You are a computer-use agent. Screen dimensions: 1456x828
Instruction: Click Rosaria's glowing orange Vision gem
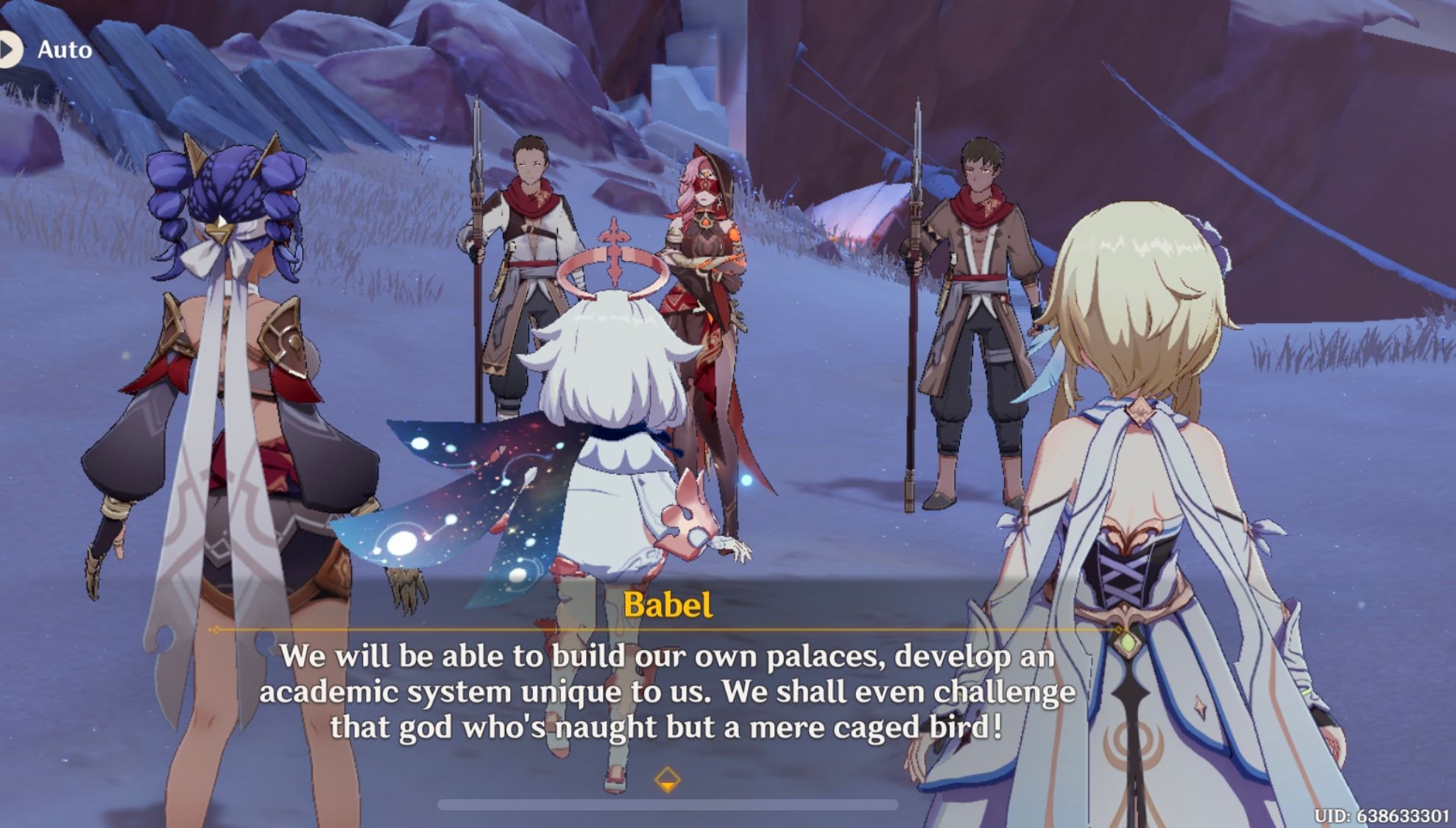click(x=732, y=236)
